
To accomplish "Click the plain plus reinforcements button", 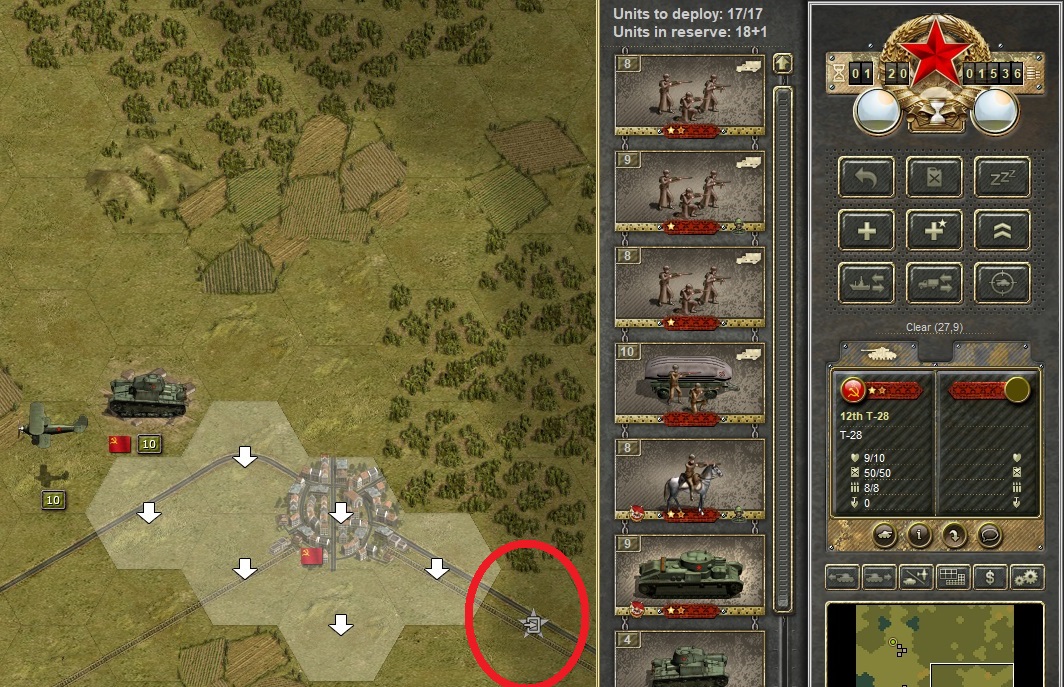I will tap(866, 230).
